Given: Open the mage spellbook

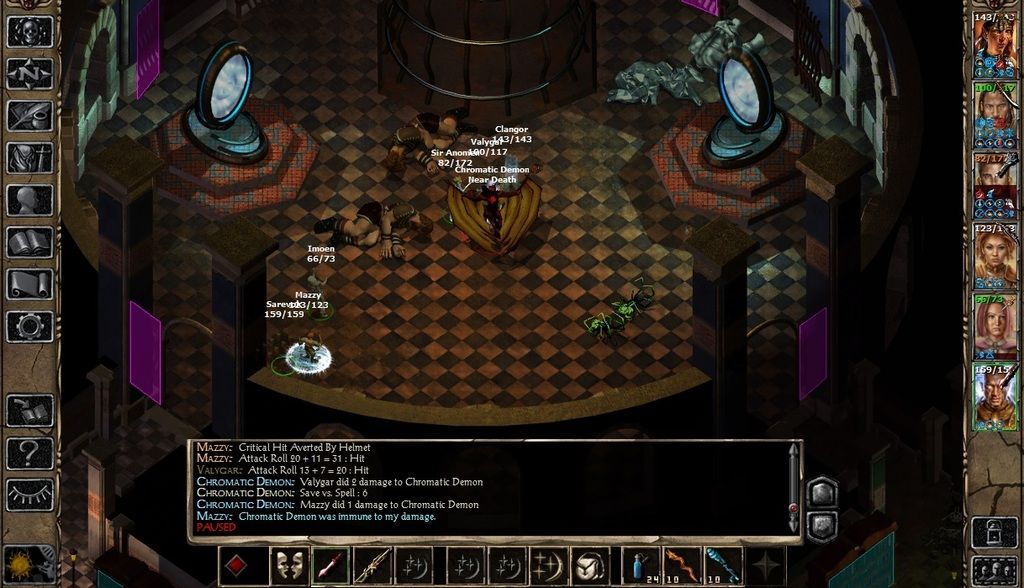Looking at the screenshot, I should click(30, 242).
